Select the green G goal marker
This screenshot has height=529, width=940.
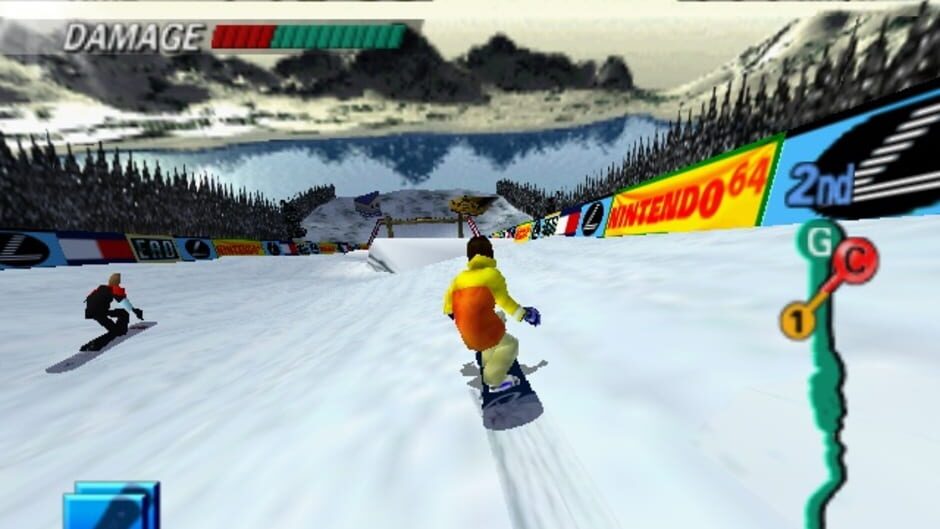pyautogui.click(x=818, y=241)
